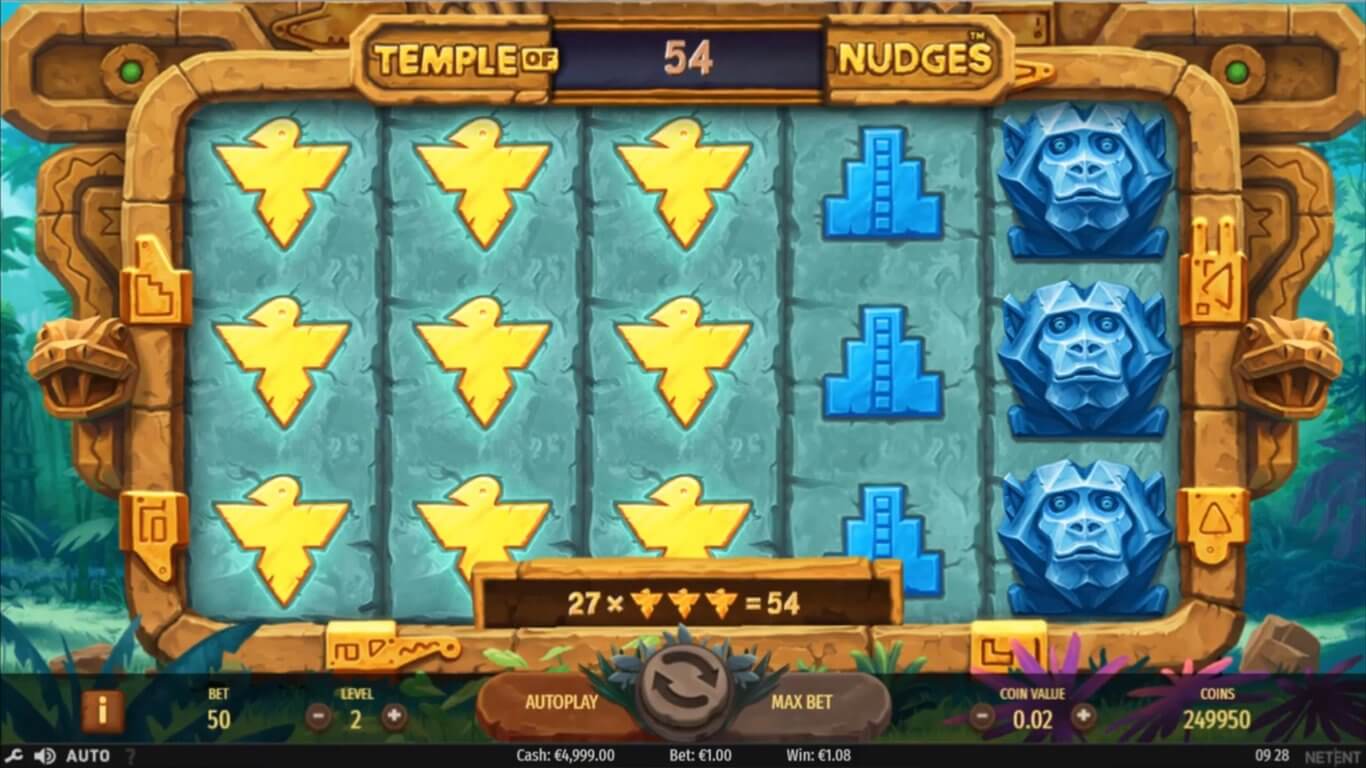Open the AUTO play options
Image resolution: width=1366 pixels, height=768 pixels.
pos(88,756)
